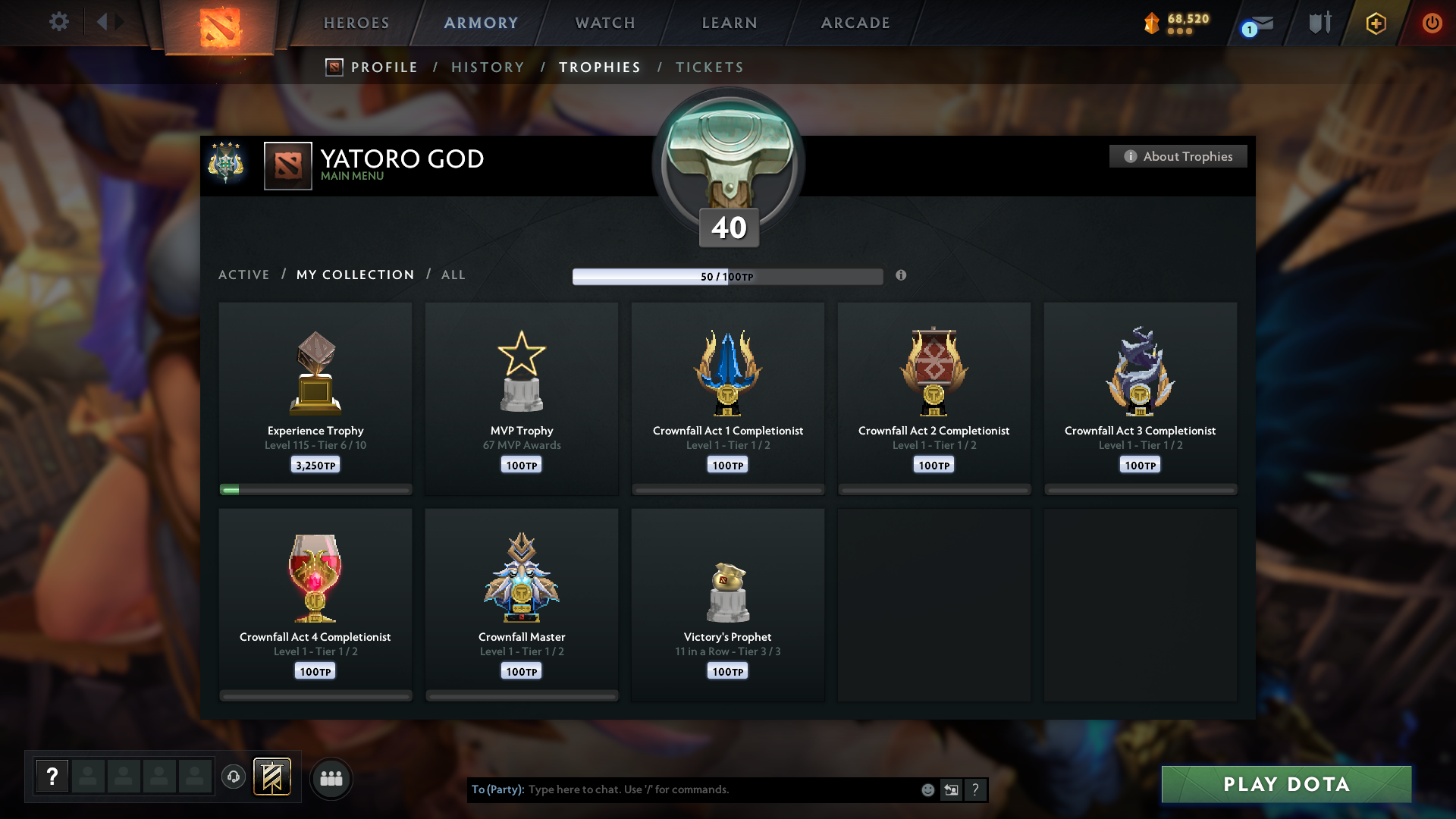Toggle the shard count info bubble

(1178, 33)
